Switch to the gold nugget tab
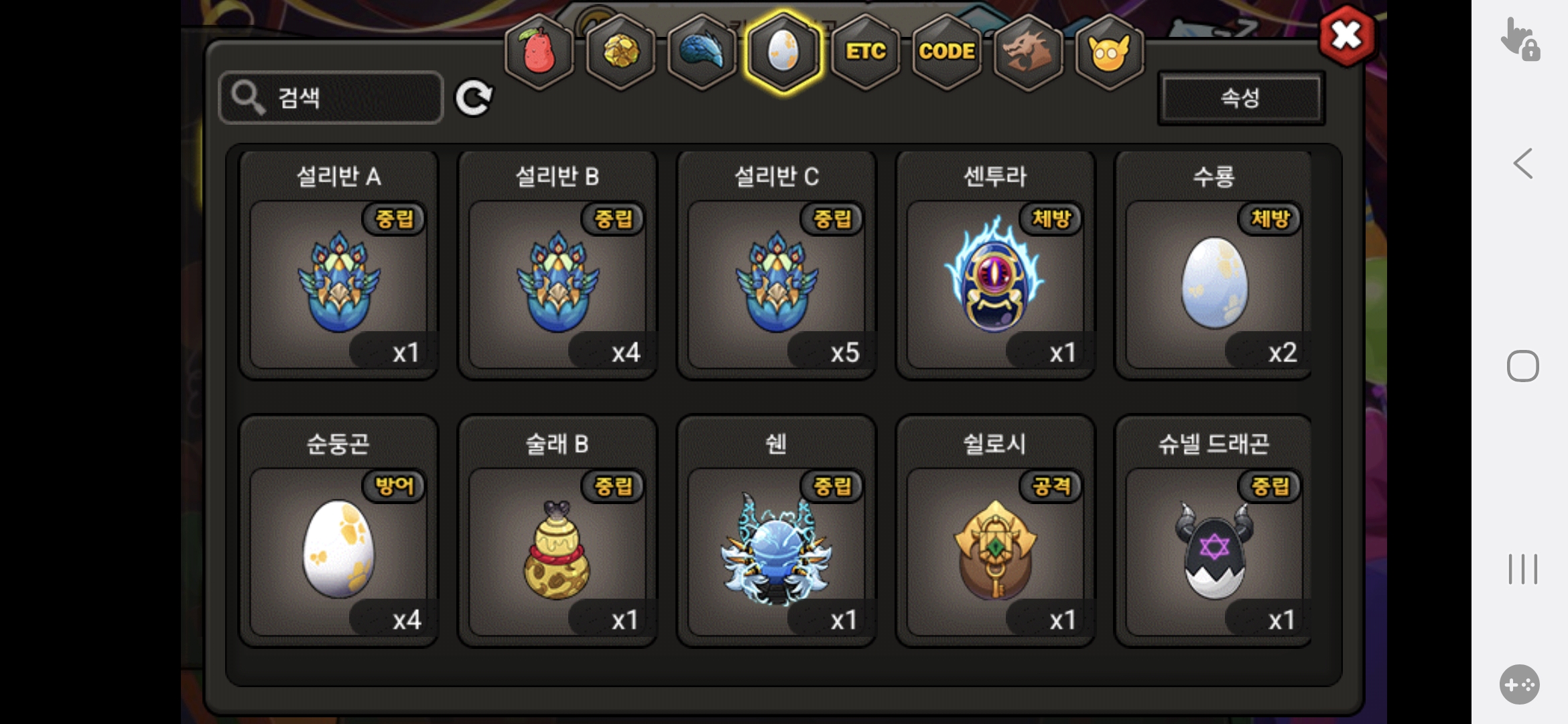Image resolution: width=1568 pixels, height=724 pixels. pos(621,52)
